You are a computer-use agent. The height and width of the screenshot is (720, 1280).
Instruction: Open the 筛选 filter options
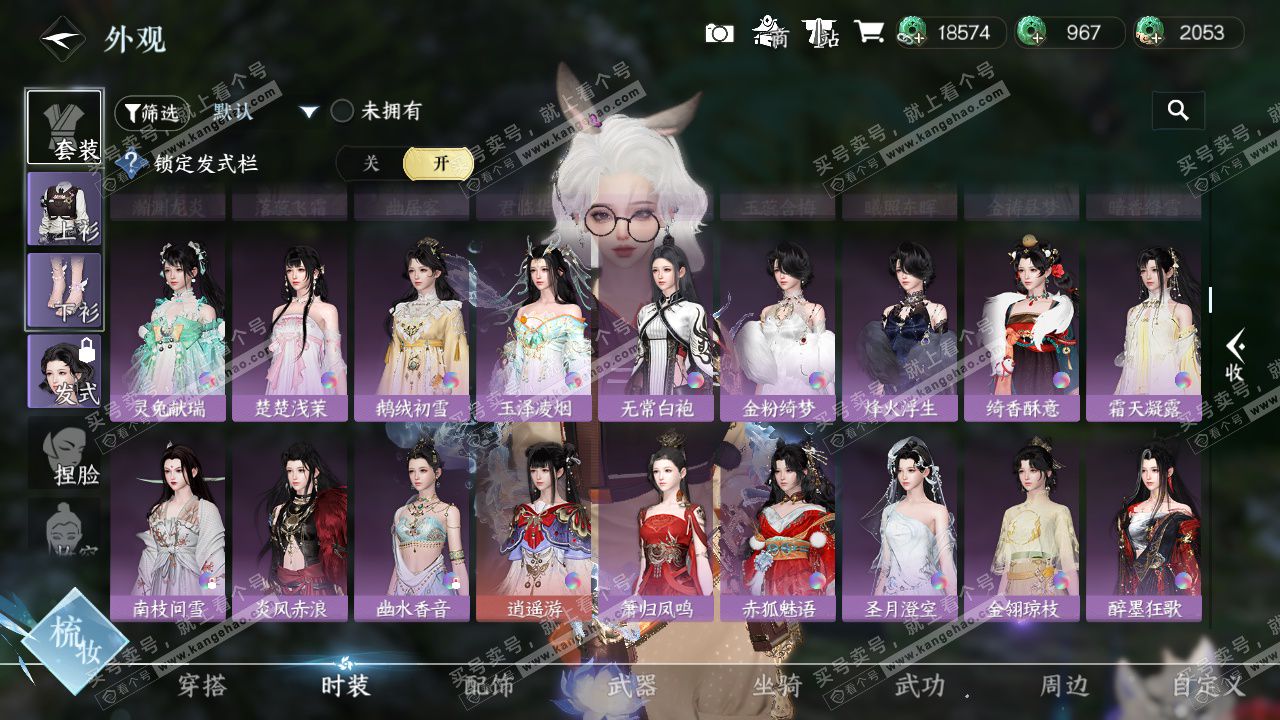(150, 113)
